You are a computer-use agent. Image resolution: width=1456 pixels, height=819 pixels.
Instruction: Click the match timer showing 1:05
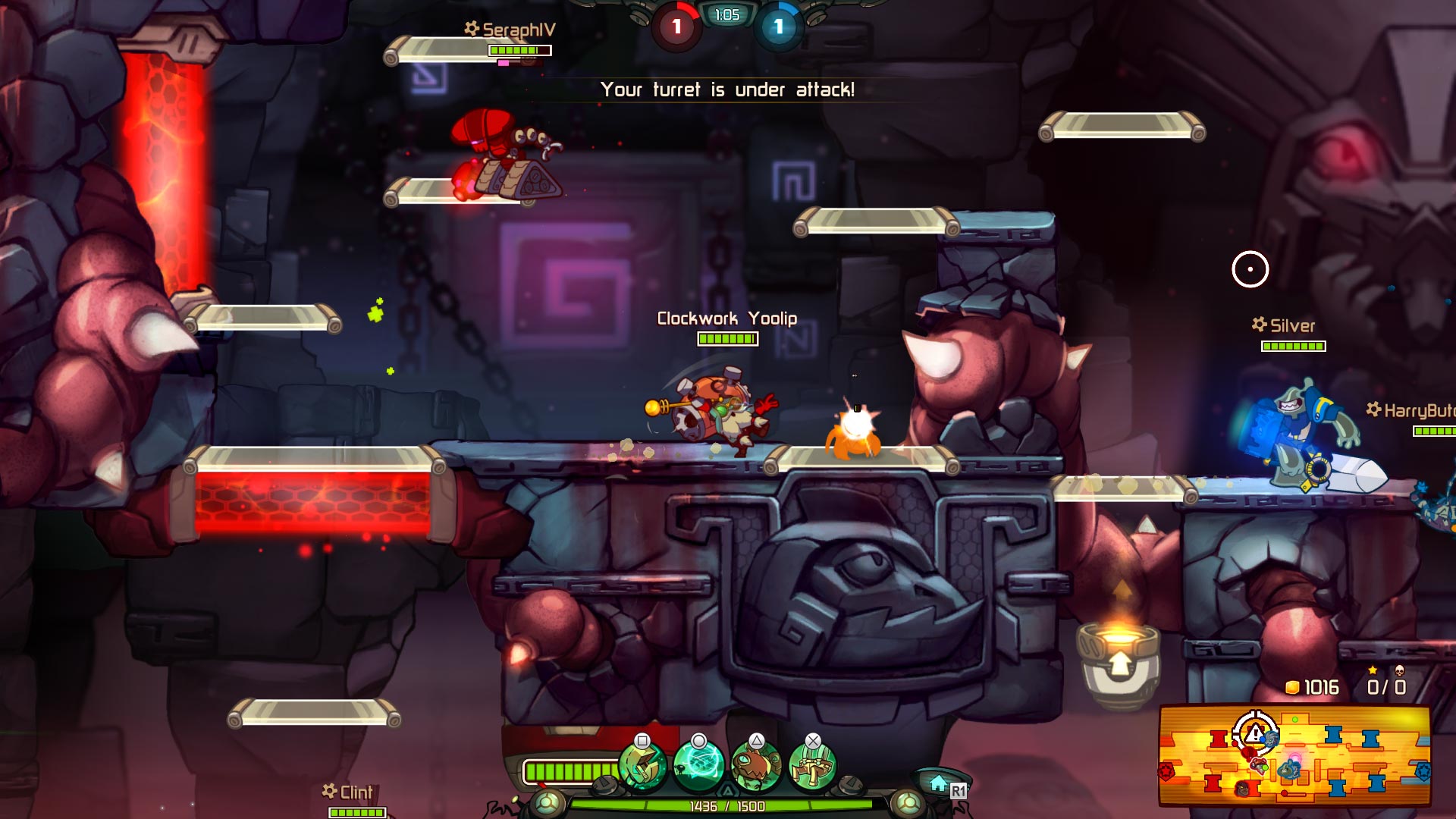pos(726,14)
